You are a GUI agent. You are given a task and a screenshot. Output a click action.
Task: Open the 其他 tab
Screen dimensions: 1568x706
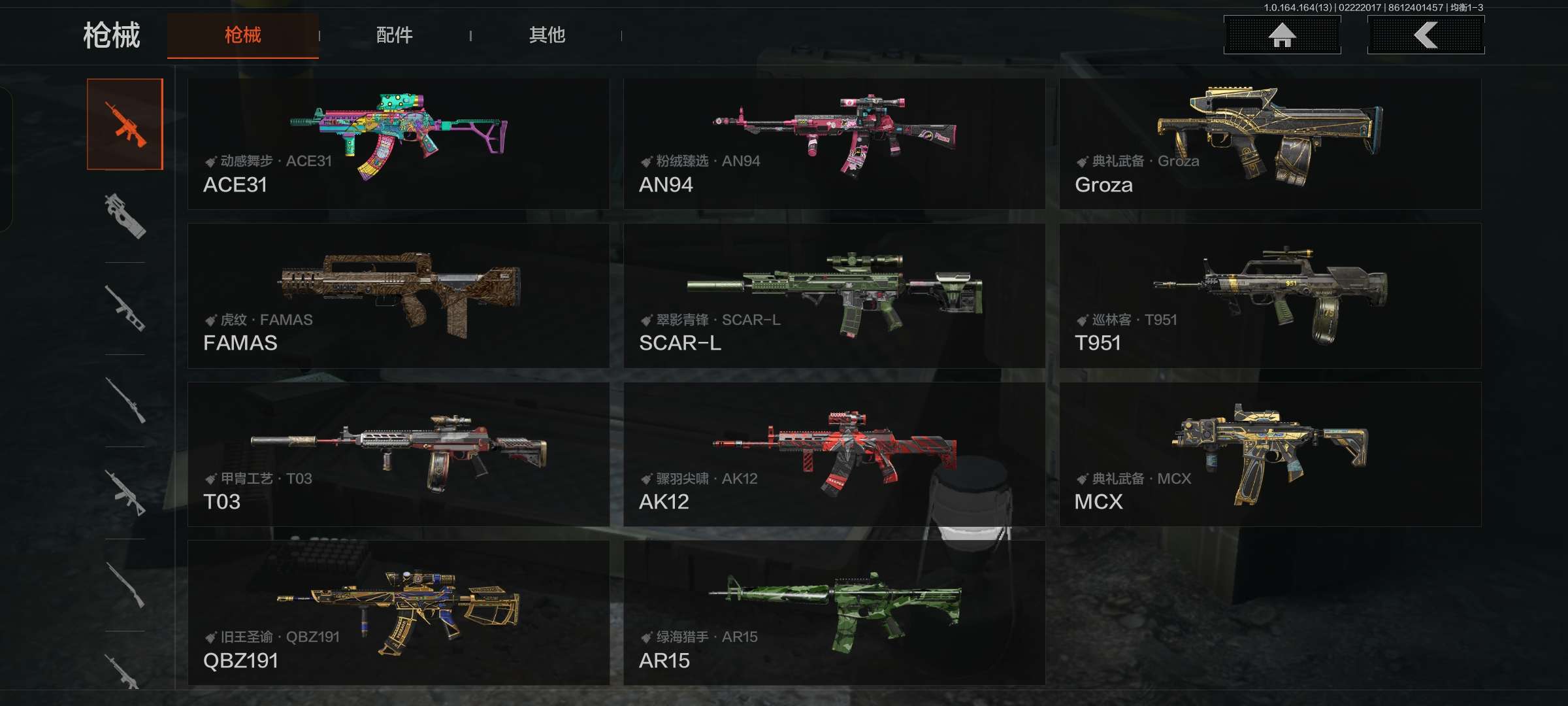(x=547, y=35)
